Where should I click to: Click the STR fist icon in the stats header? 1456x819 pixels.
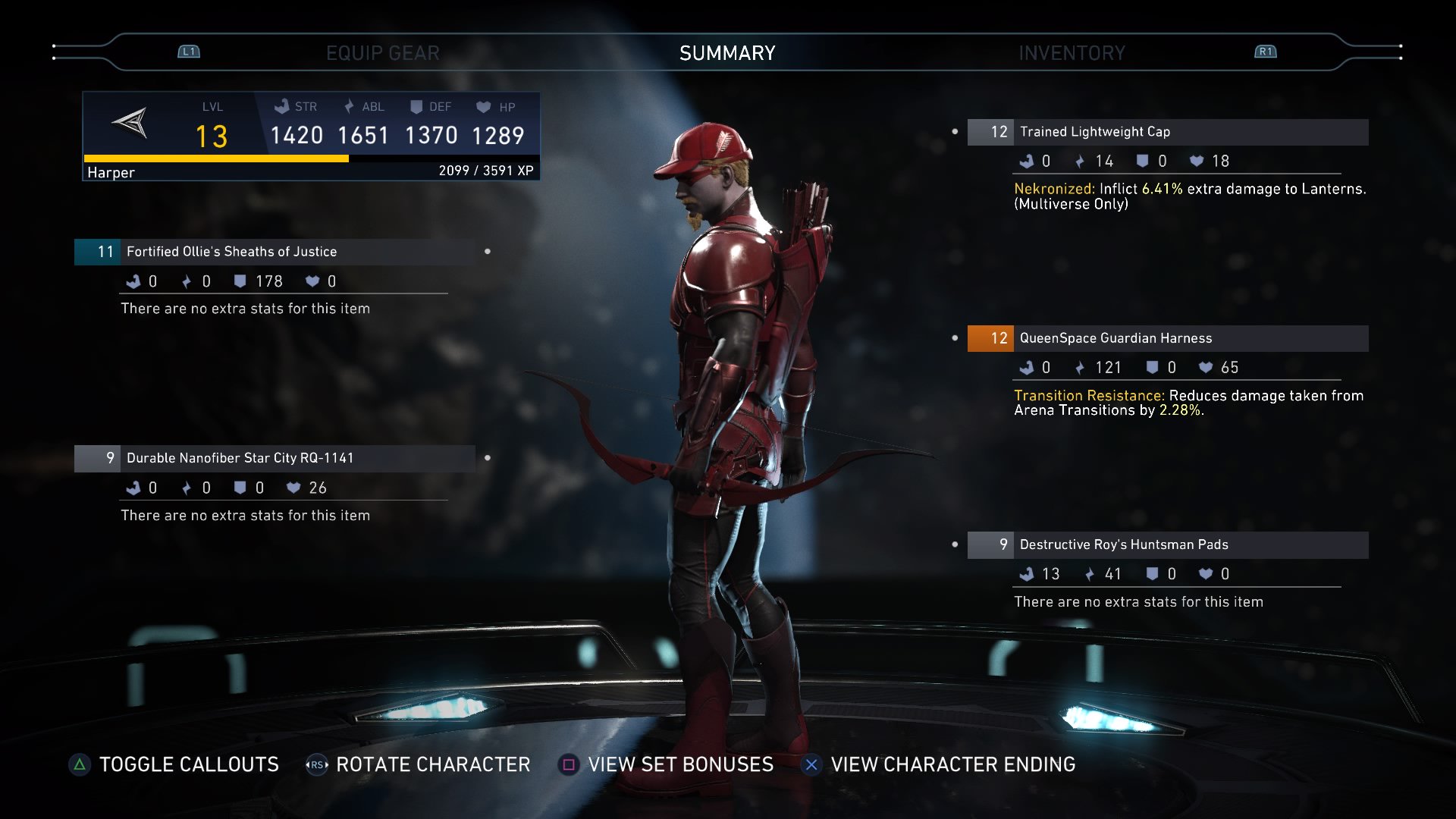pyautogui.click(x=281, y=106)
